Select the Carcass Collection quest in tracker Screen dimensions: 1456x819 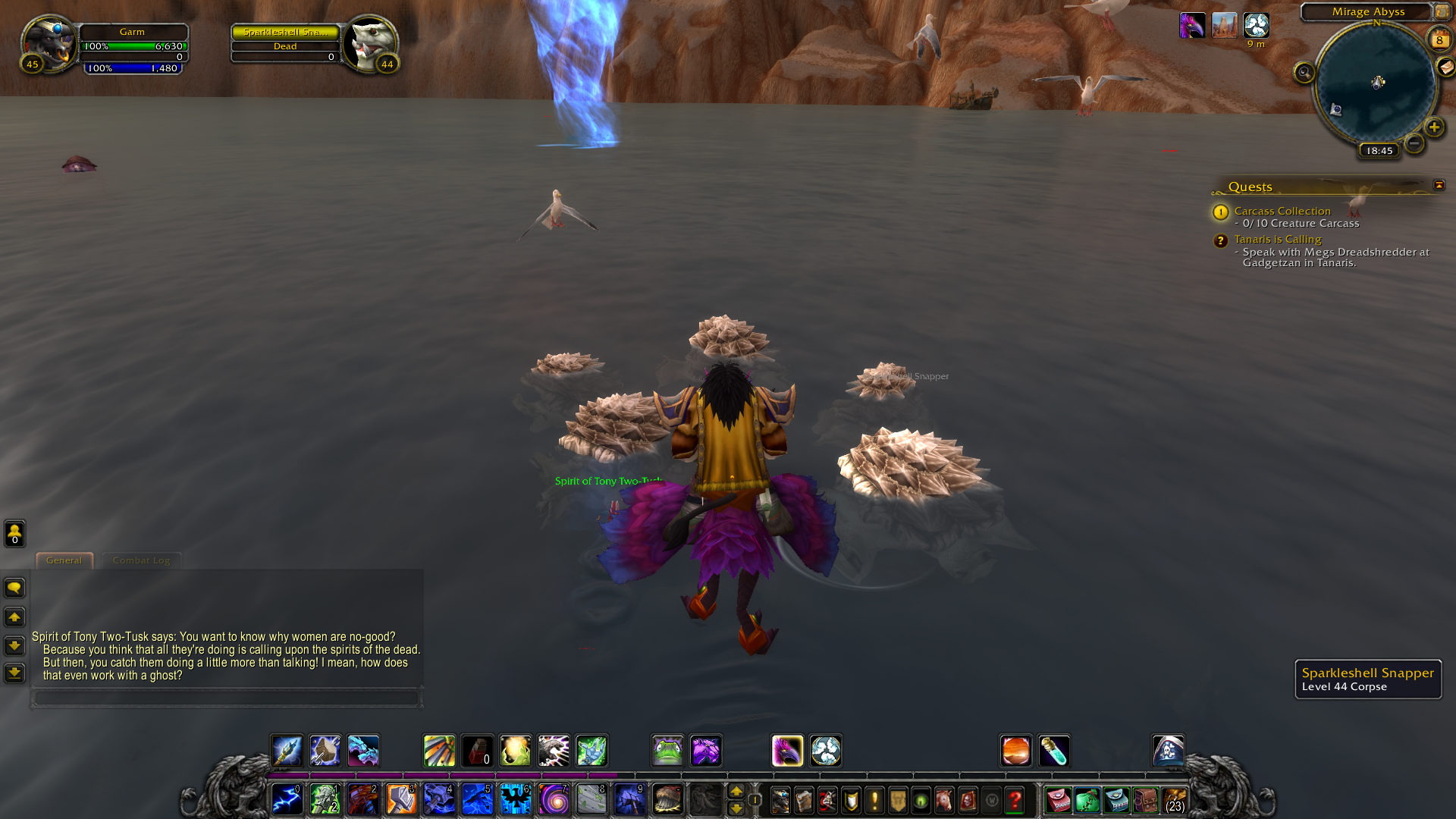coord(1282,211)
